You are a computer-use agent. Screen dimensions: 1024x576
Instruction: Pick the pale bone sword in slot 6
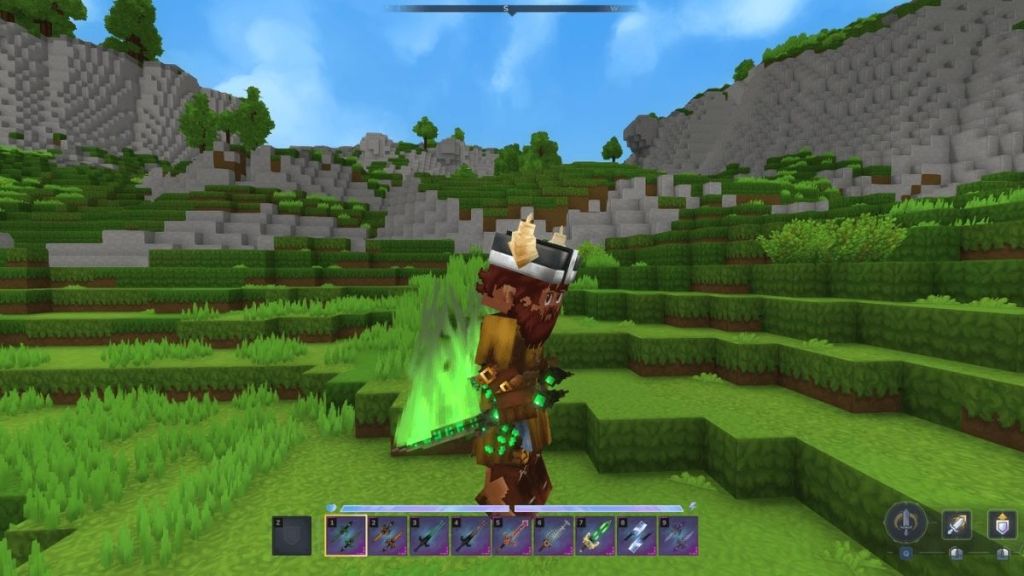click(x=553, y=535)
